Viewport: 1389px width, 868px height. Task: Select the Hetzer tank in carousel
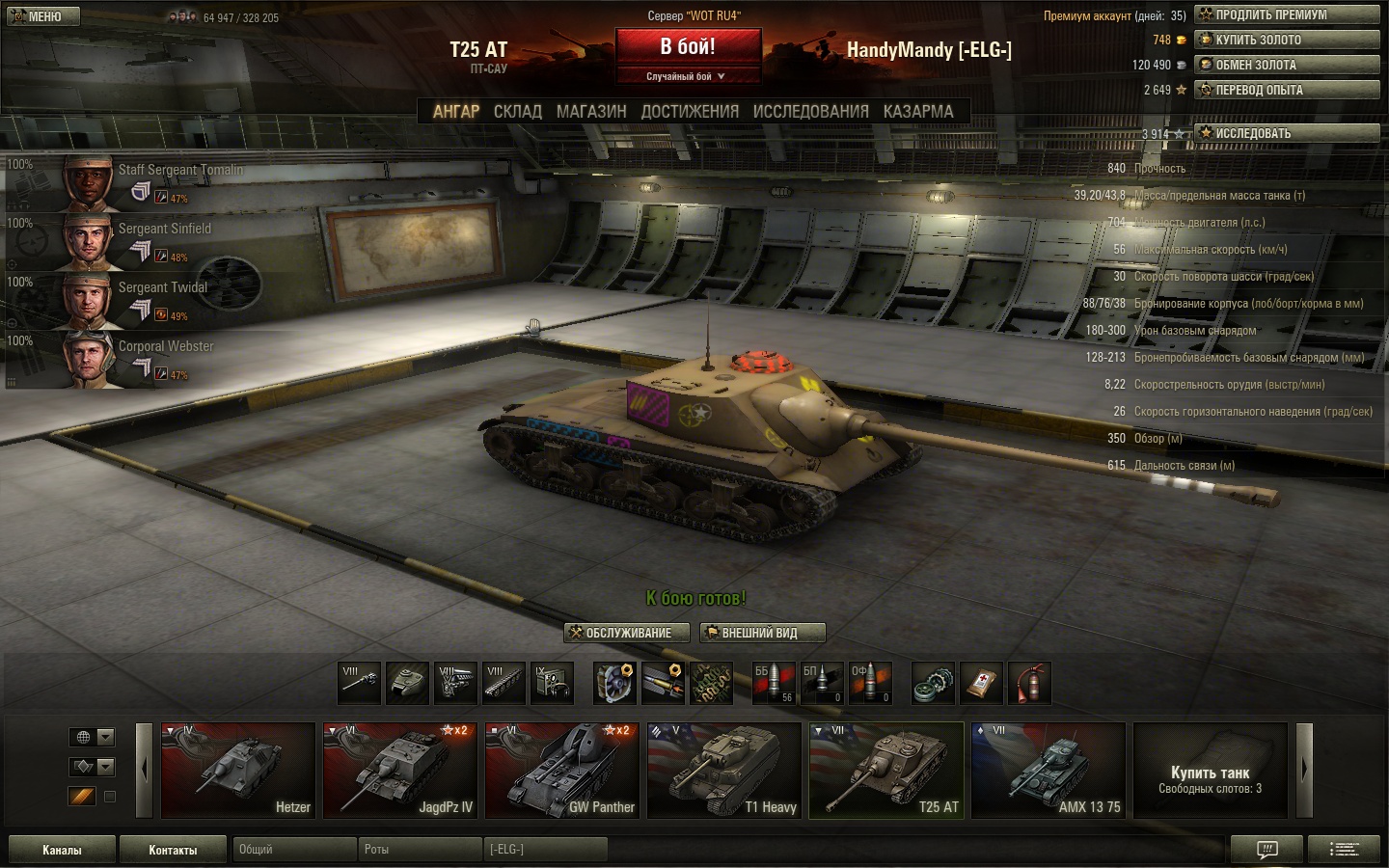[238, 770]
